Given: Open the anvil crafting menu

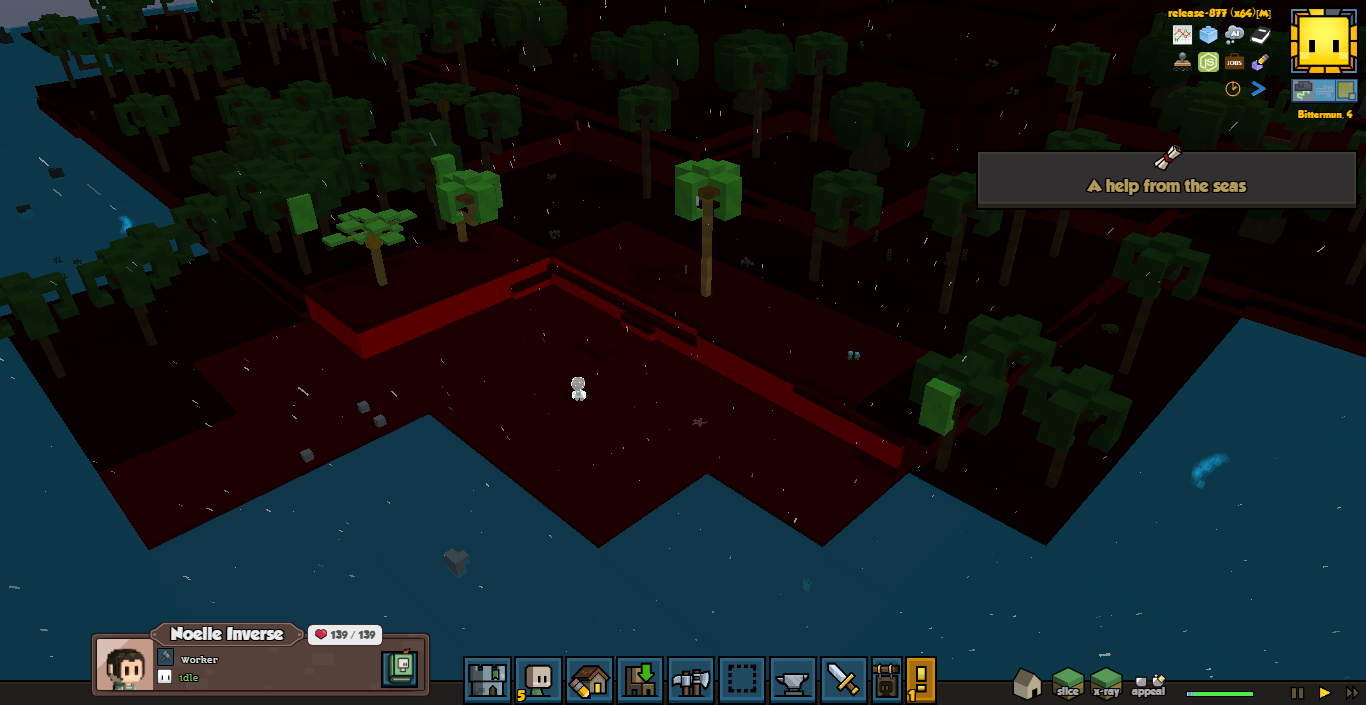Looking at the screenshot, I should coord(793,681).
